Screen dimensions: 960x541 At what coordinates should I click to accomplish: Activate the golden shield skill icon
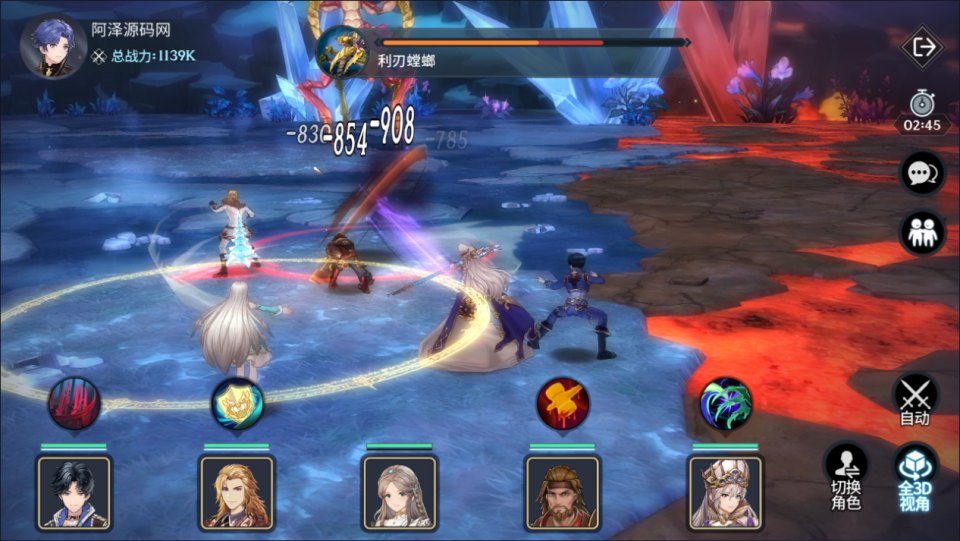pyautogui.click(x=237, y=402)
